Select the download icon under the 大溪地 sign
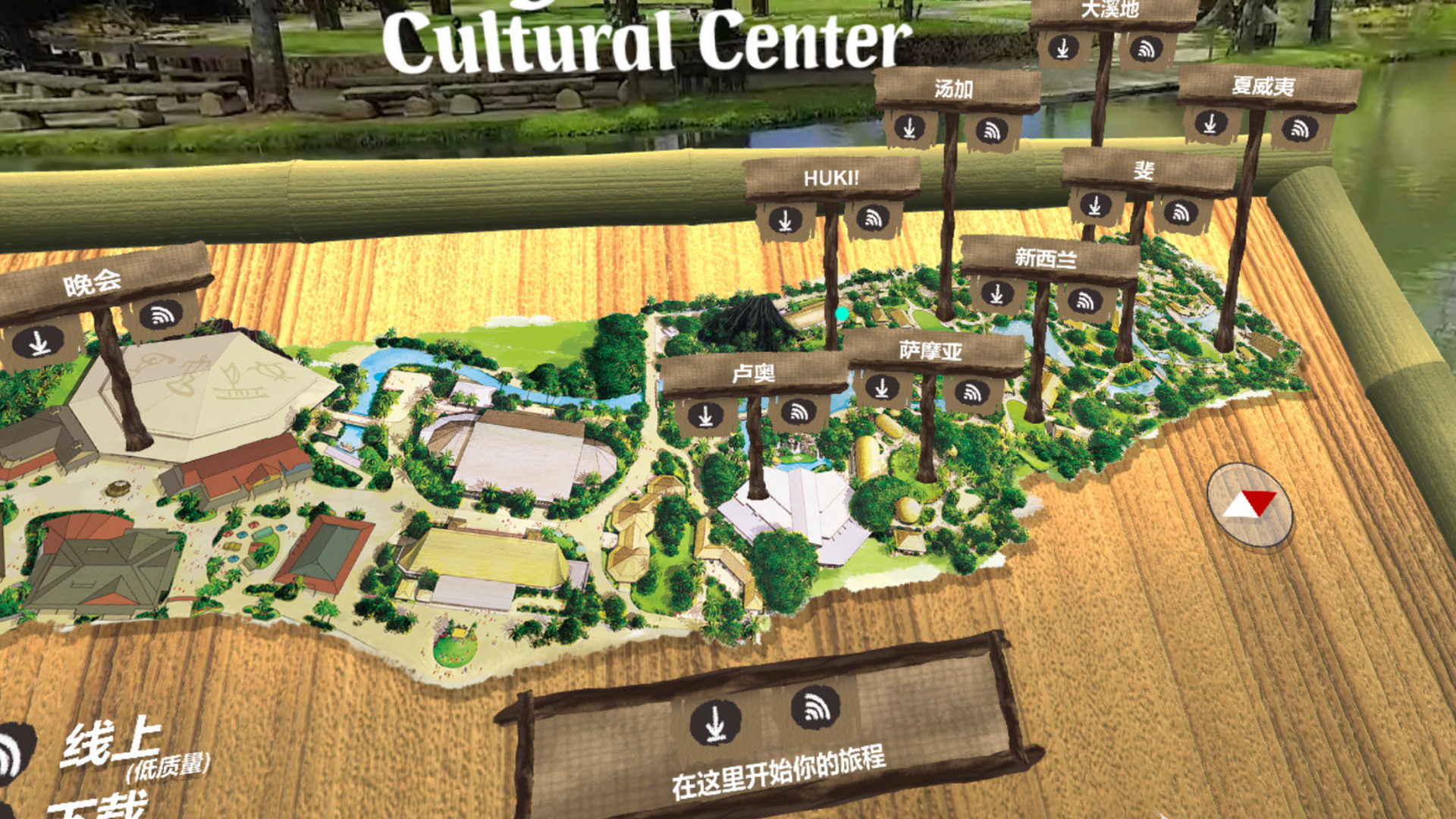1456x819 pixels. coord(1065,47)
